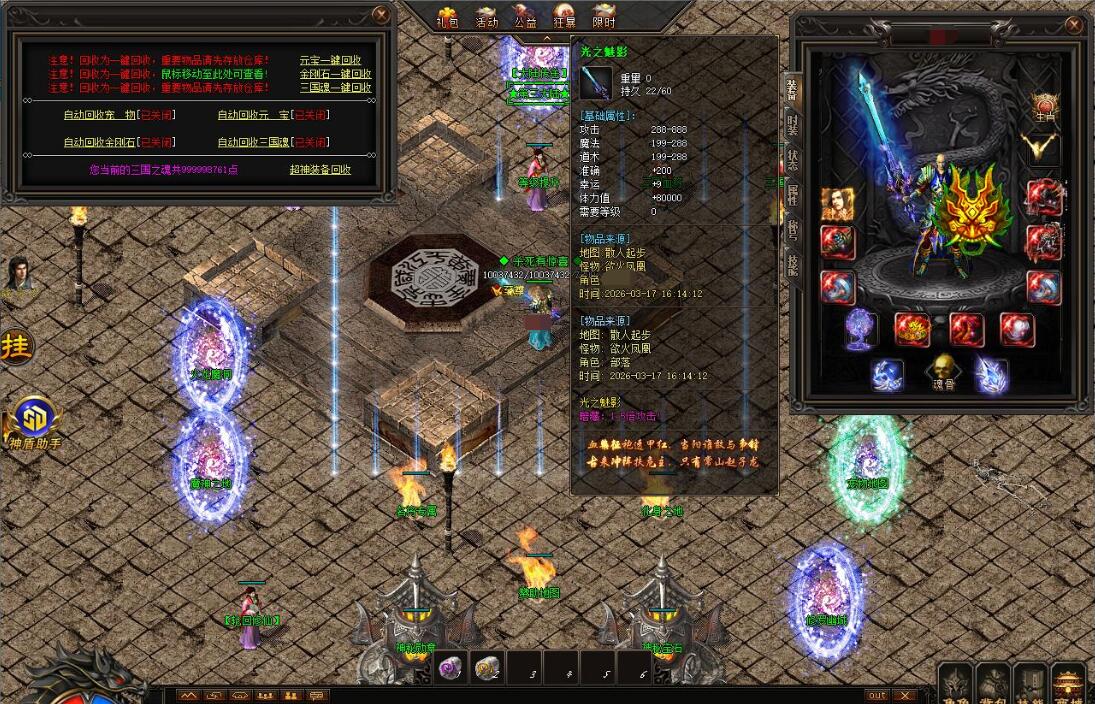Select 三国魂一键回收 link

click(x=335, y=88)
